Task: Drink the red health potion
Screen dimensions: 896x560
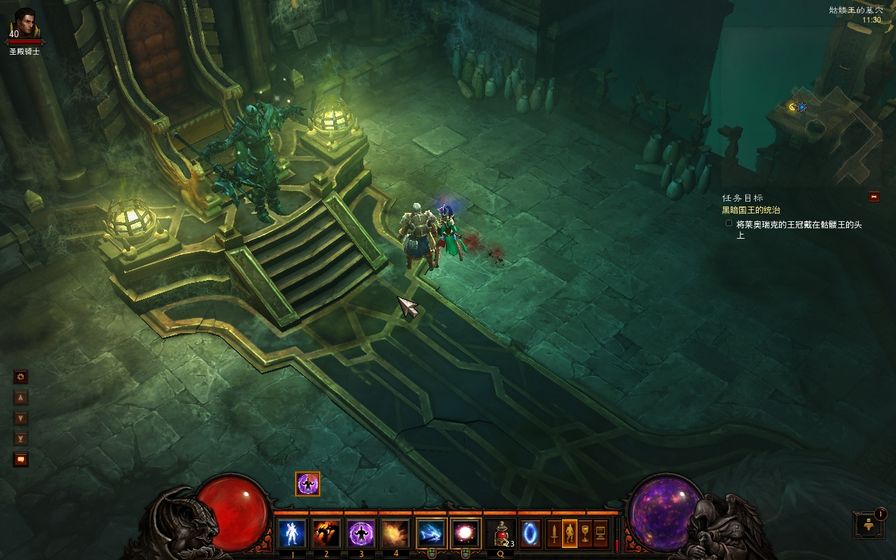Action: (499, 532)
